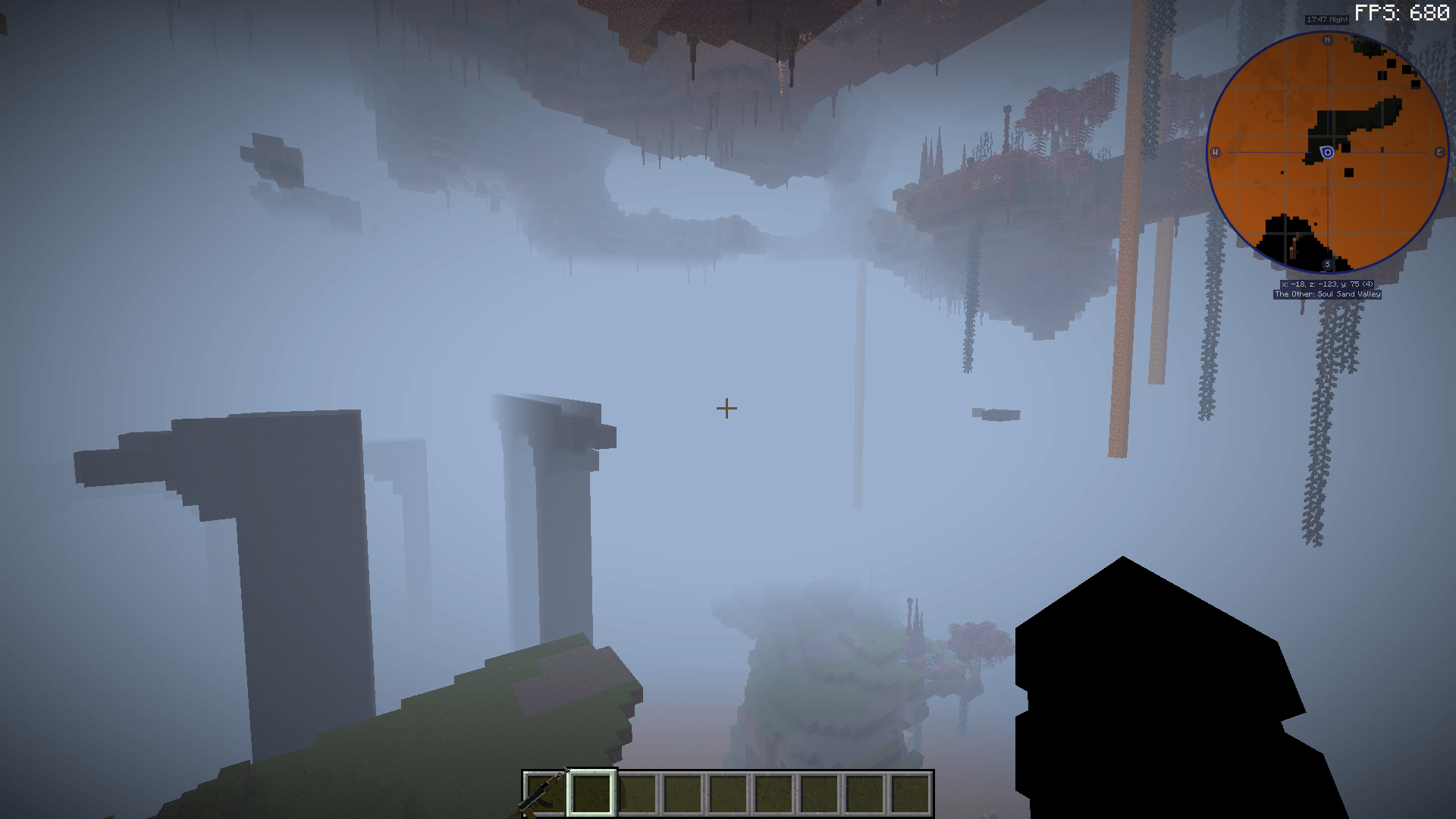Click the E compass marker on the minimap
This screenshot has height=819, width=1456.
pyautogui.click(x=1439, y=152)
